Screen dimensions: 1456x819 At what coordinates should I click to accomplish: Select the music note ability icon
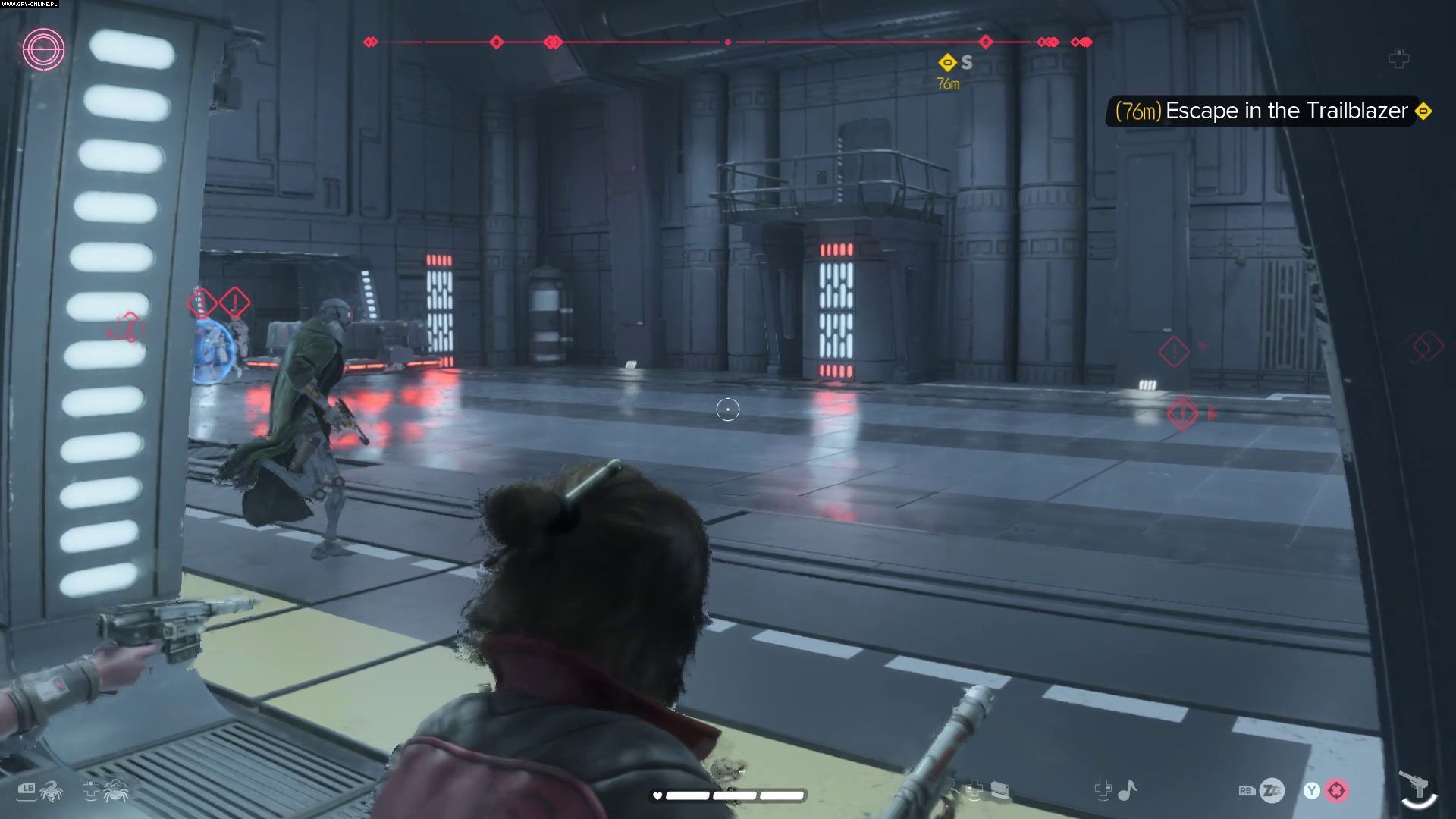1128,791
